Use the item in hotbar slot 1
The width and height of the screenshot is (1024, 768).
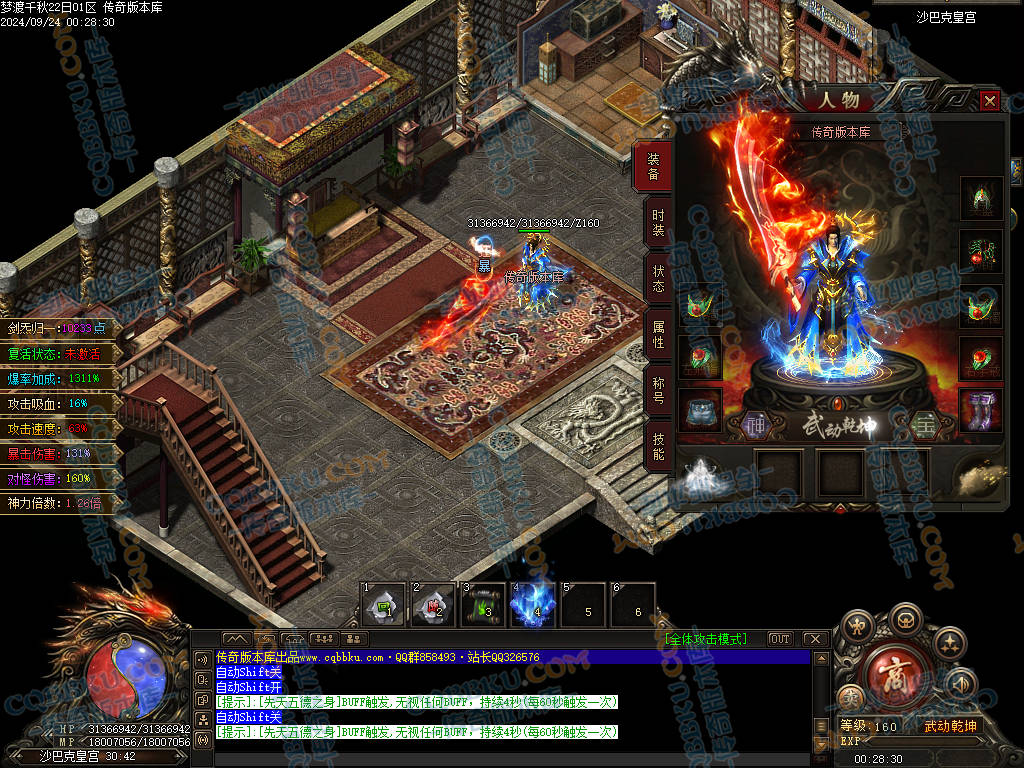[383, 605]
